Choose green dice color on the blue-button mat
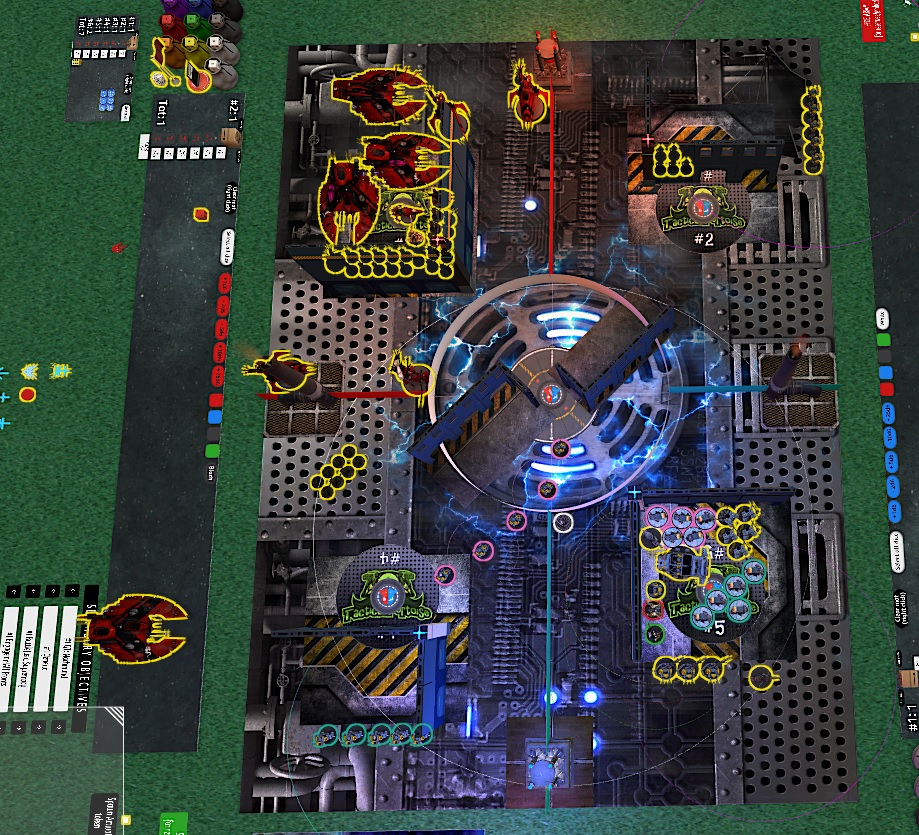 tap(884, 340)
